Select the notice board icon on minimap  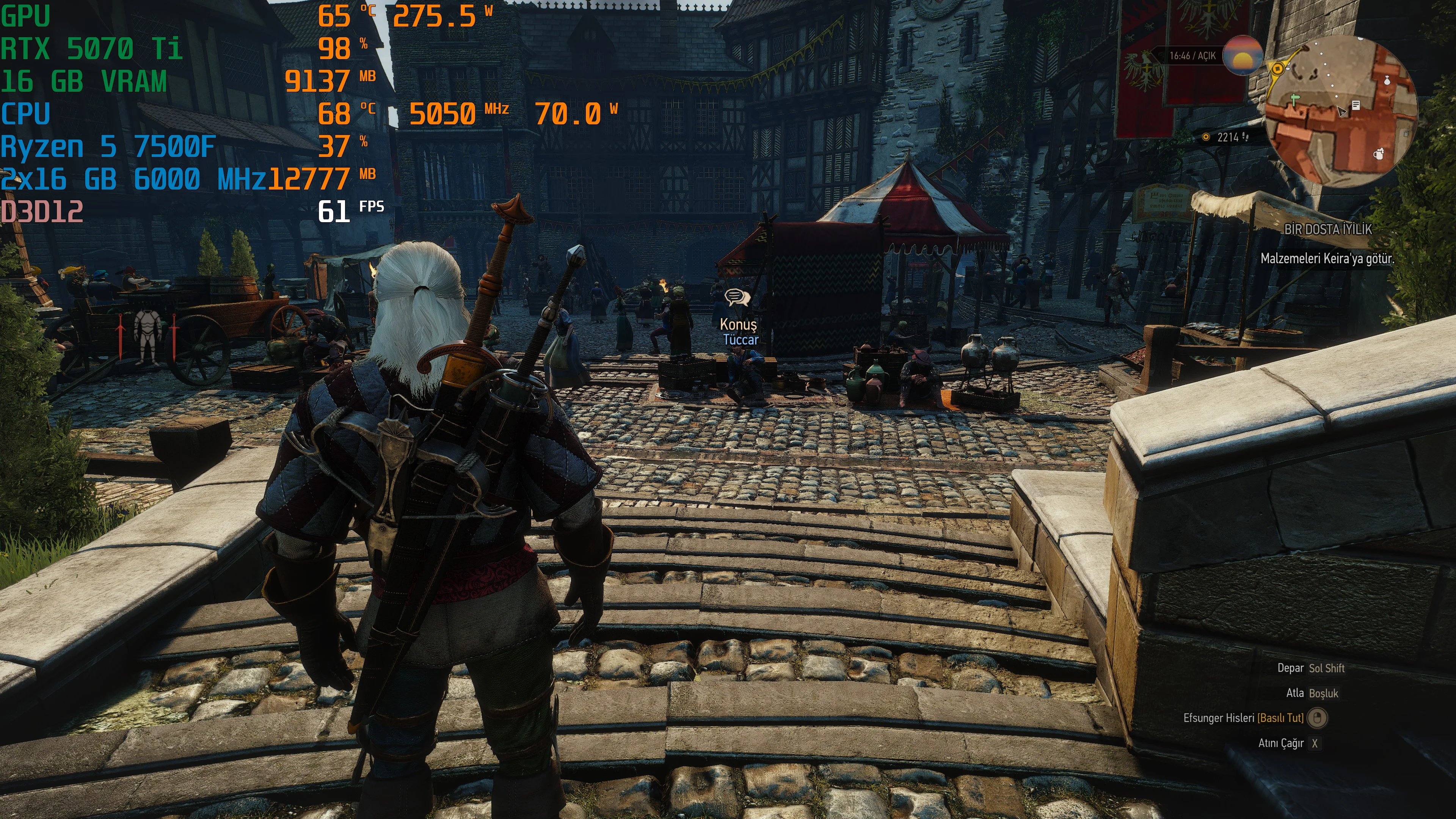[1356, 105]
